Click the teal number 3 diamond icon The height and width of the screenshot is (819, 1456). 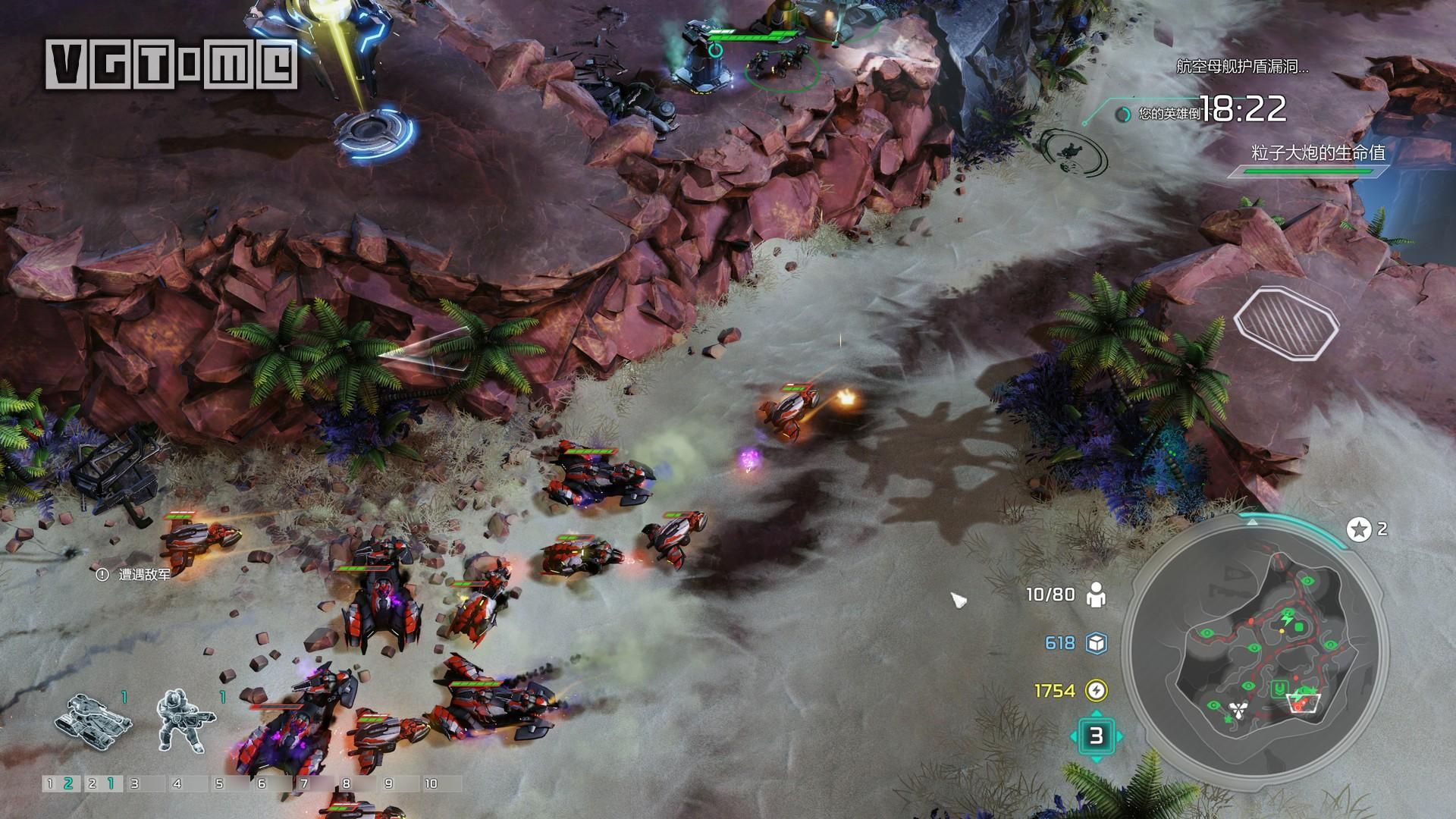[x=1096, y=736]
